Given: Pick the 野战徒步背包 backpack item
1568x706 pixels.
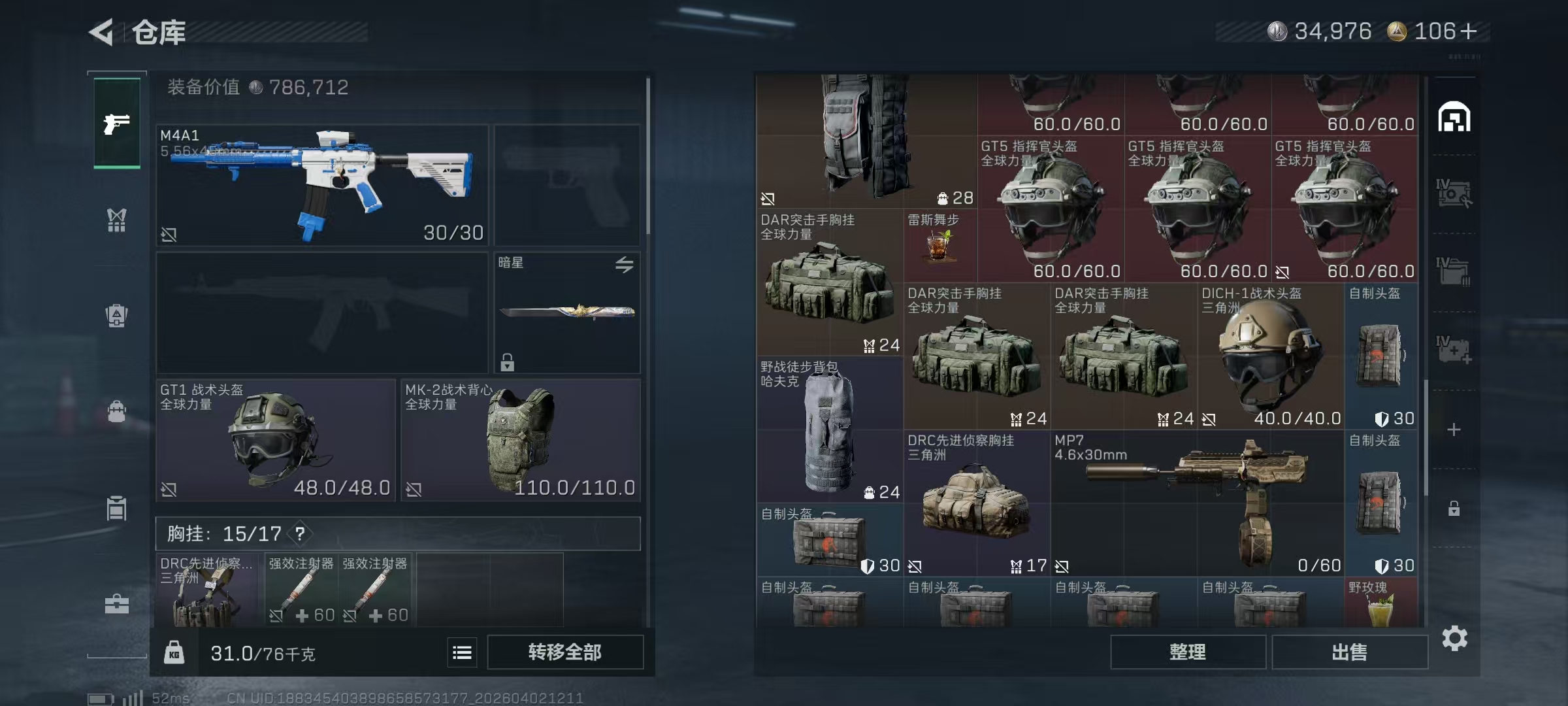Looking at the screenshot, I should click(x=829, y=430).
